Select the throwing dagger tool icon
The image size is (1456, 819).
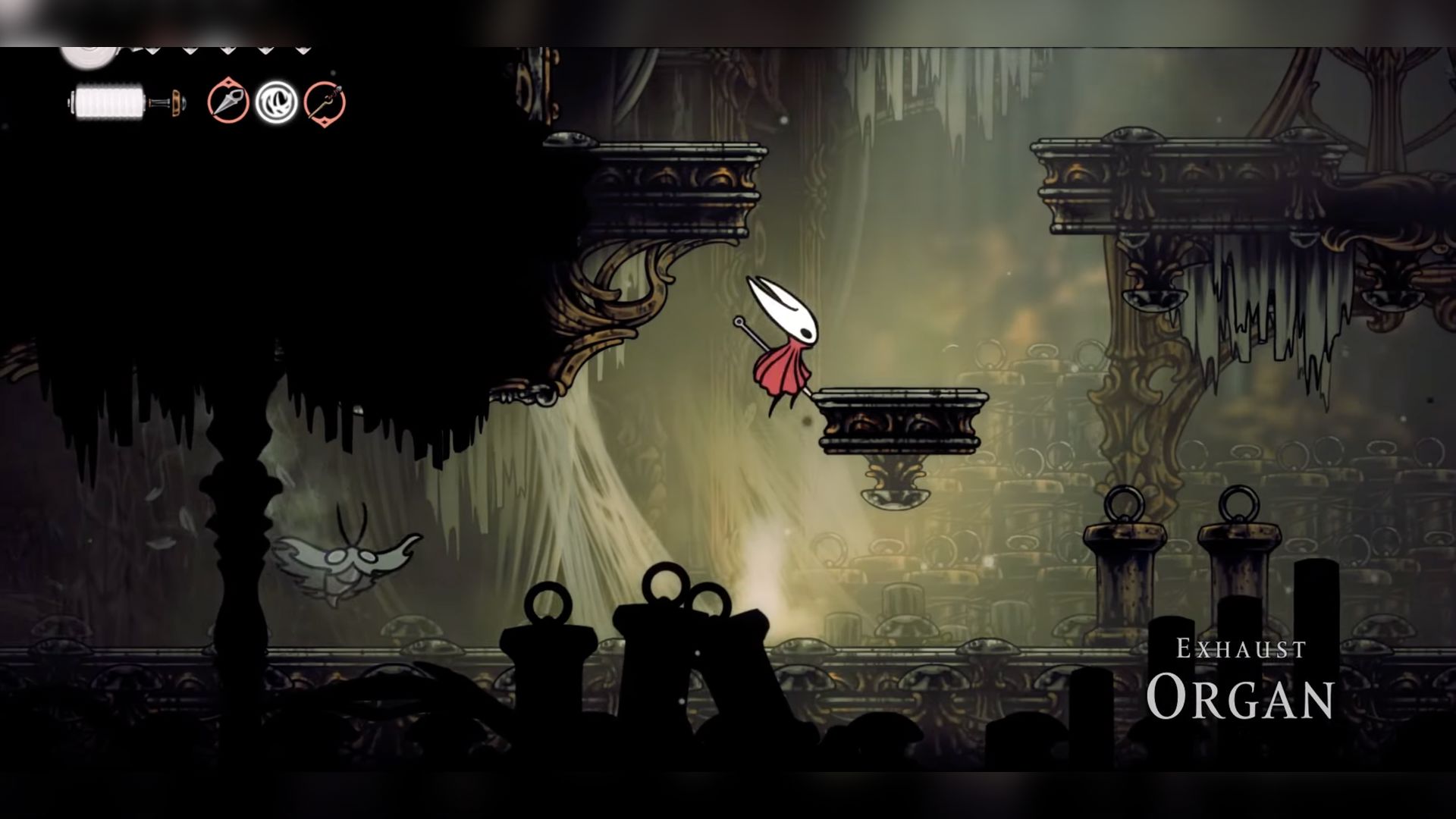[x=228, y=102]
